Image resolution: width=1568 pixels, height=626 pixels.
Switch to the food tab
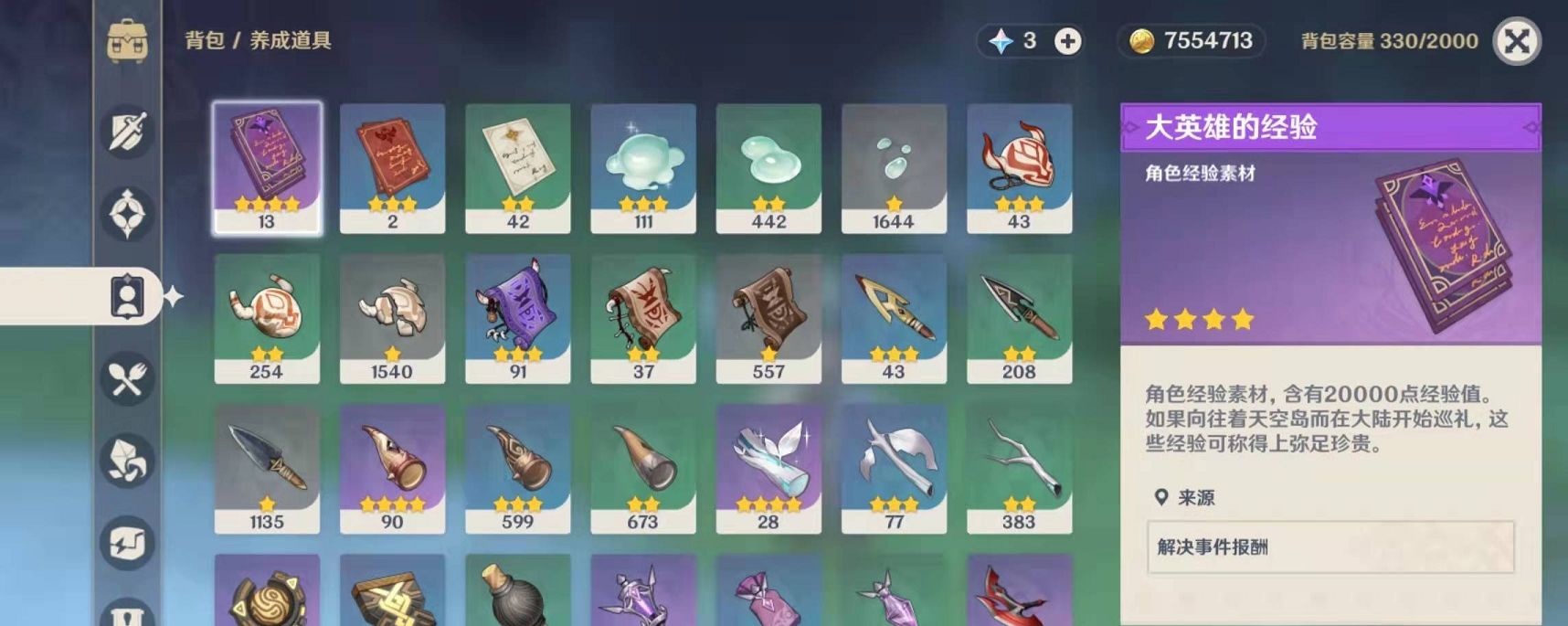127,378
